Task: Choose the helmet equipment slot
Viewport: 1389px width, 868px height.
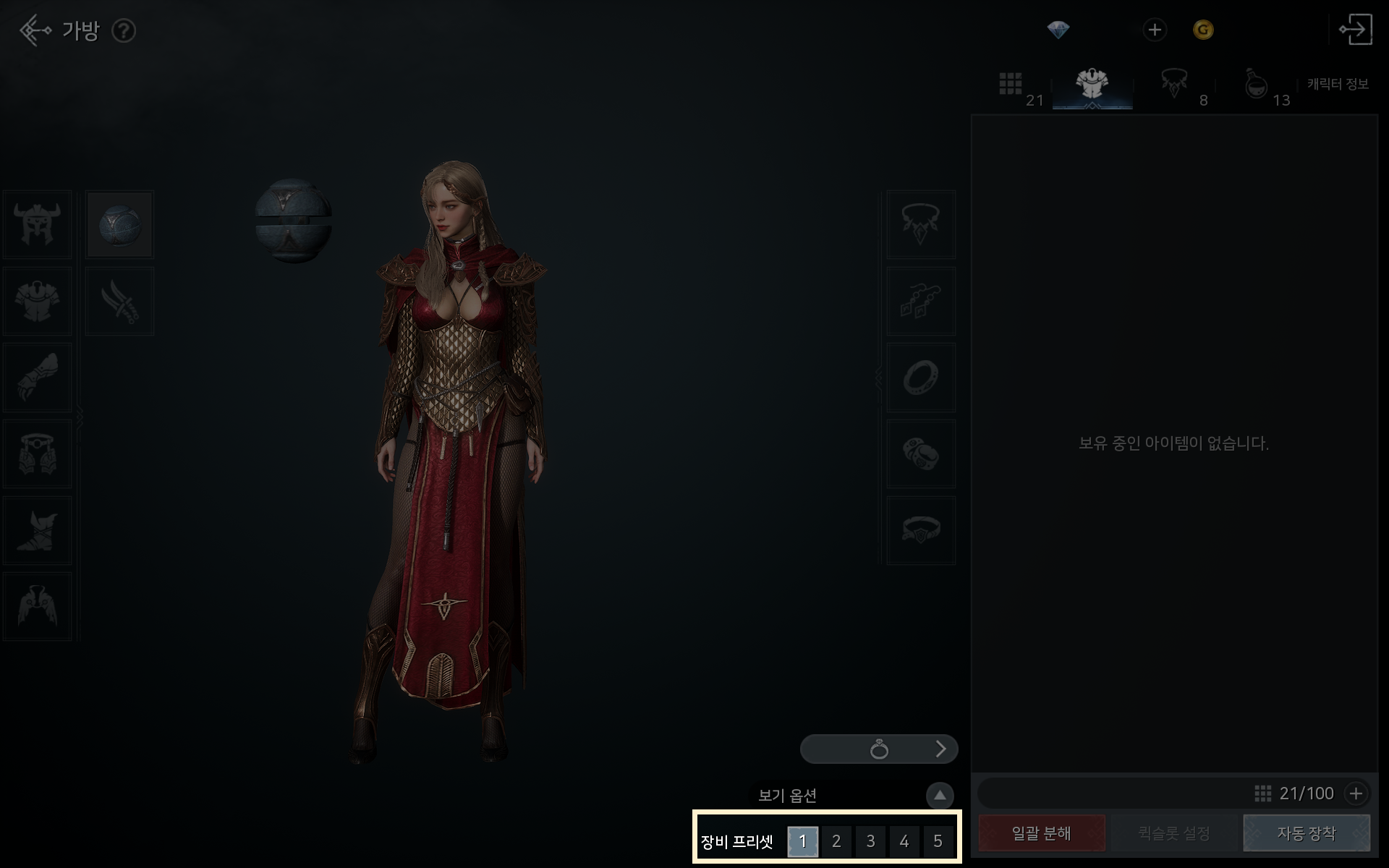Action: point(38,225)
